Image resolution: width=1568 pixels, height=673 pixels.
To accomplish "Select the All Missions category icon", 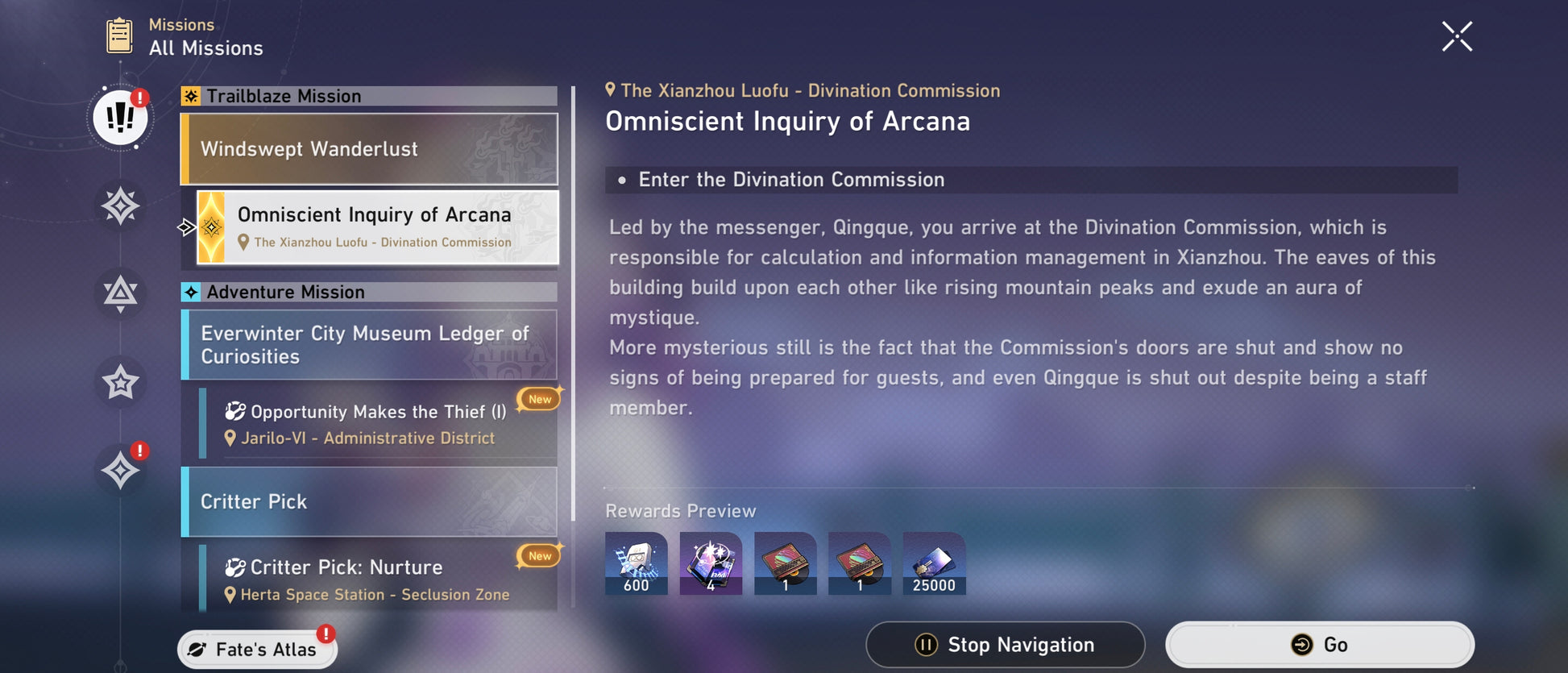I will 120,118.
